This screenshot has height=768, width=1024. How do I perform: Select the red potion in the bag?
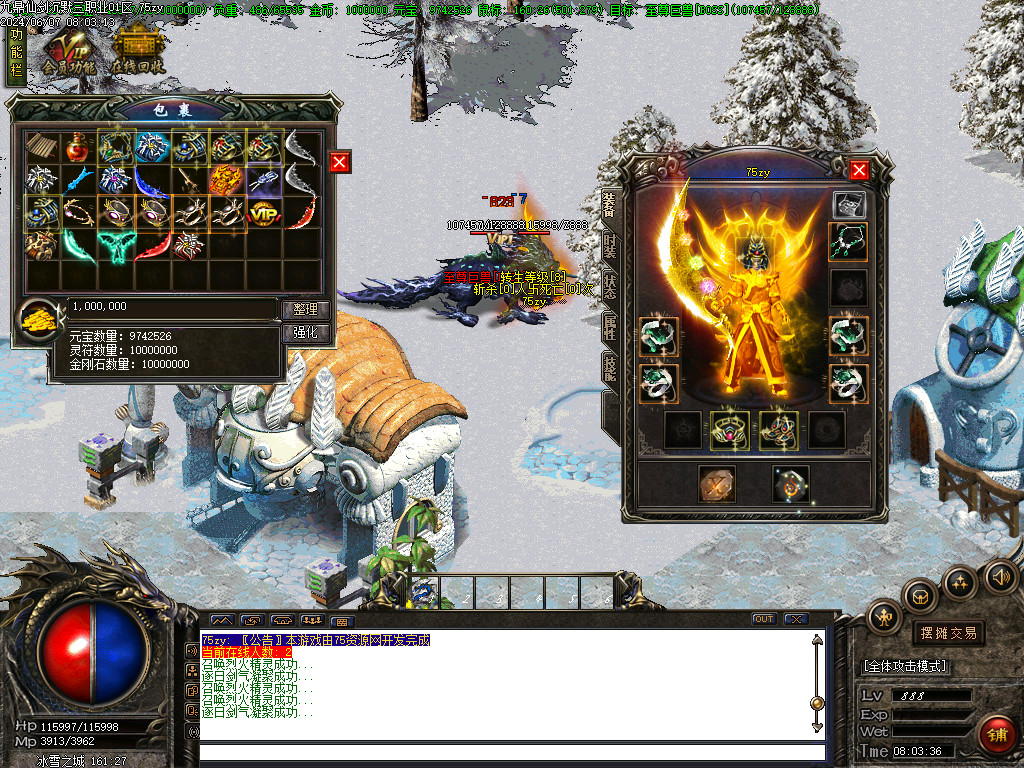coord(78,147)
